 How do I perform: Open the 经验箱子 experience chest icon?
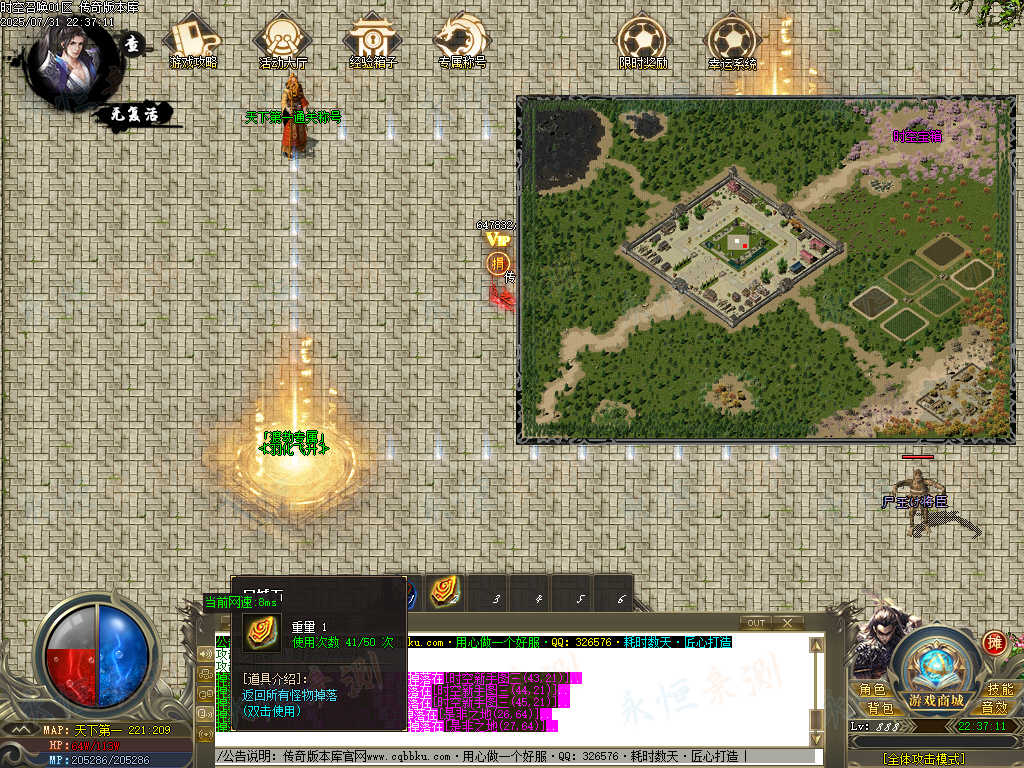tap(373, 40)
